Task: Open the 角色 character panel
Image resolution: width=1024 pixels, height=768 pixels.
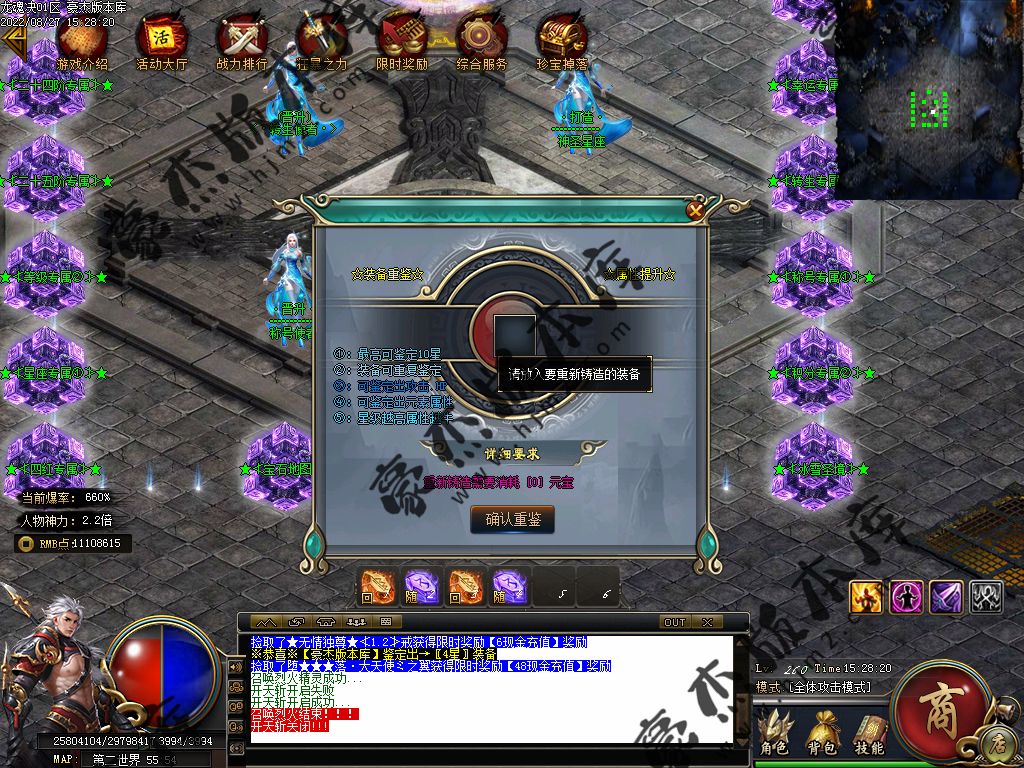Action: click(x=774, y=734)
